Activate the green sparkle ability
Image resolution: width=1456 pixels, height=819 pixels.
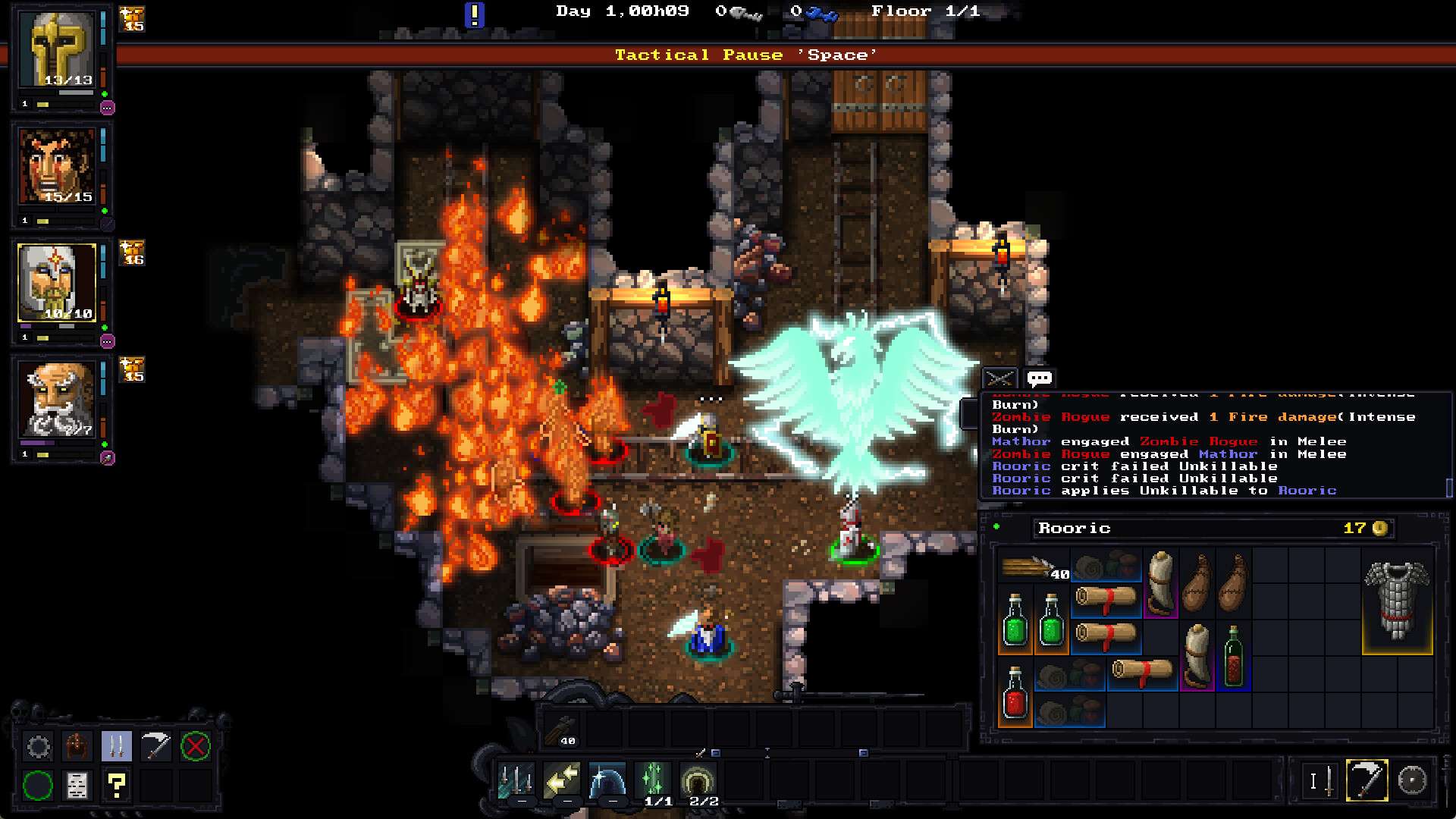tap(653, 779)
